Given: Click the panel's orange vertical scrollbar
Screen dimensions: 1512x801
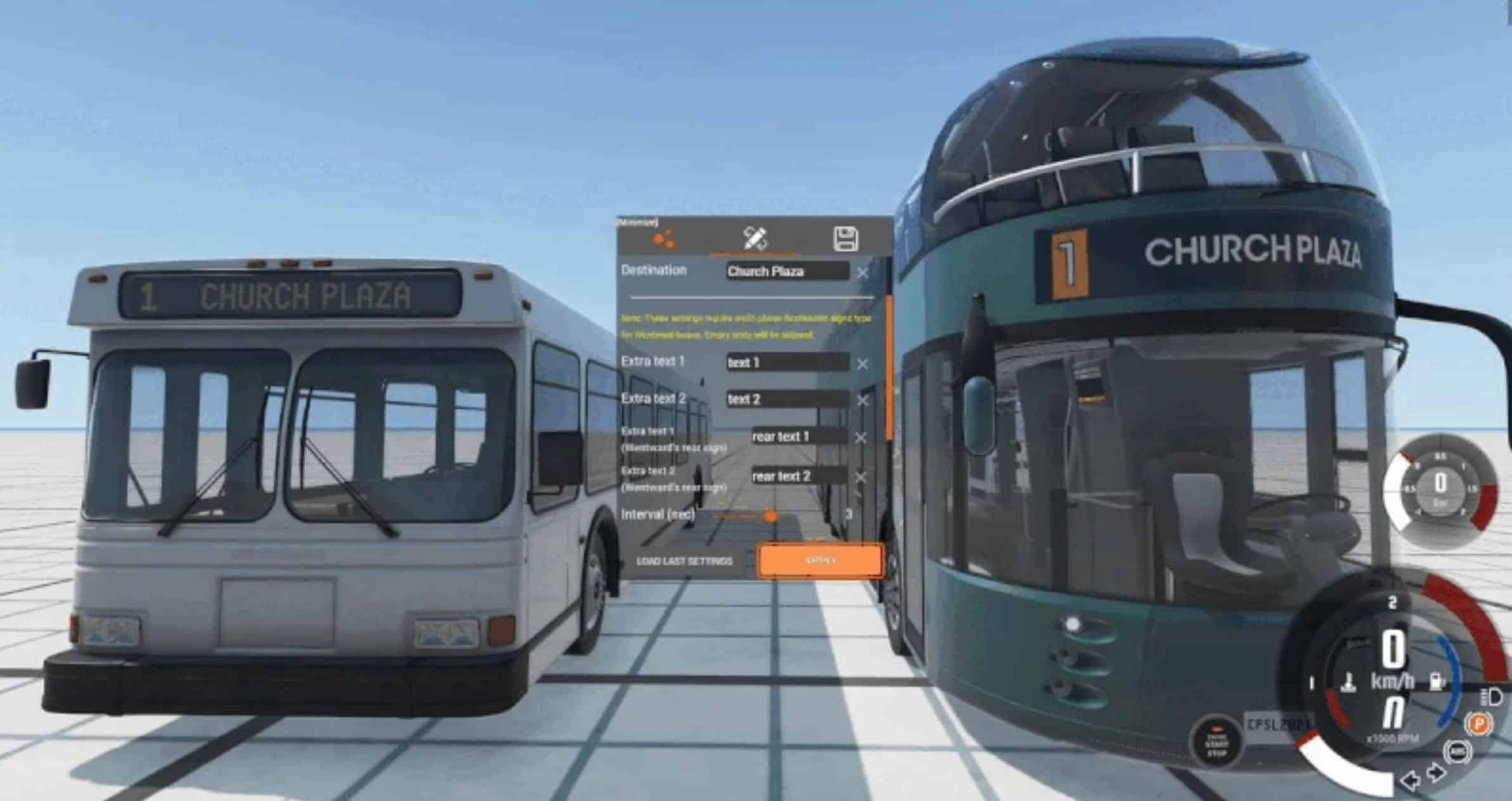Looking at the screenshot, I should tap(889, 368).
